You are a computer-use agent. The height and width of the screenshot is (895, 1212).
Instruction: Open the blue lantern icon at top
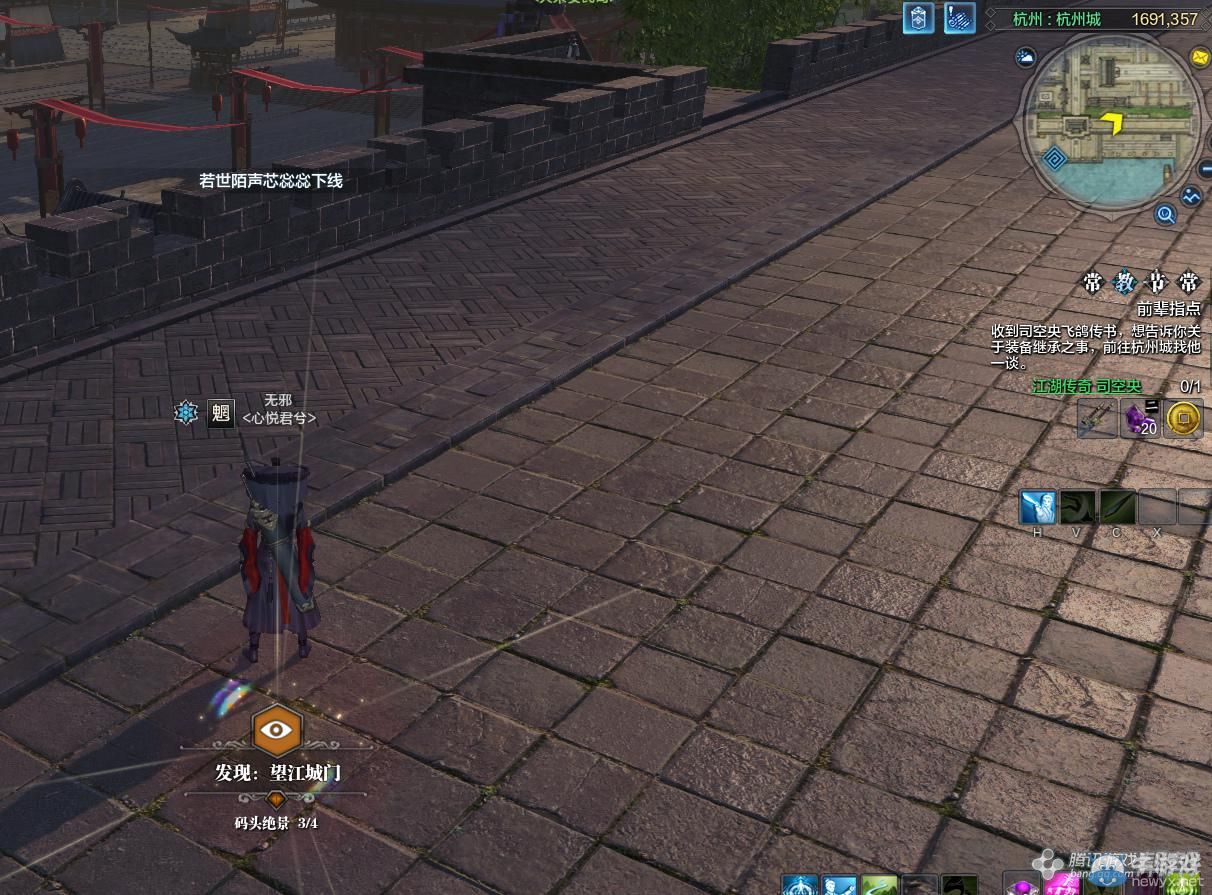pyautogui.click(x=918, y=18)
